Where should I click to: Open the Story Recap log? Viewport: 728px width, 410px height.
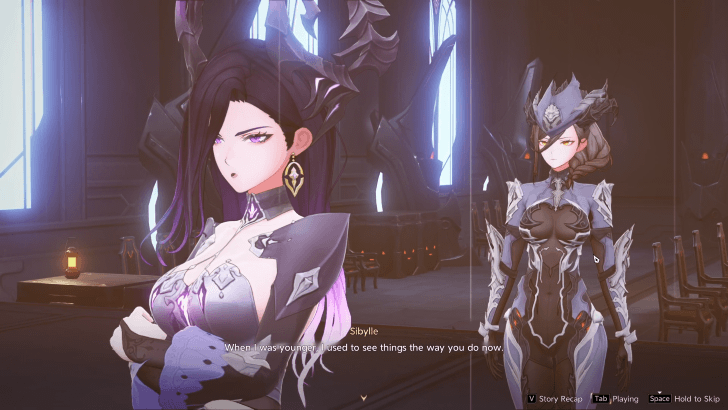click(x=557, y=397)
